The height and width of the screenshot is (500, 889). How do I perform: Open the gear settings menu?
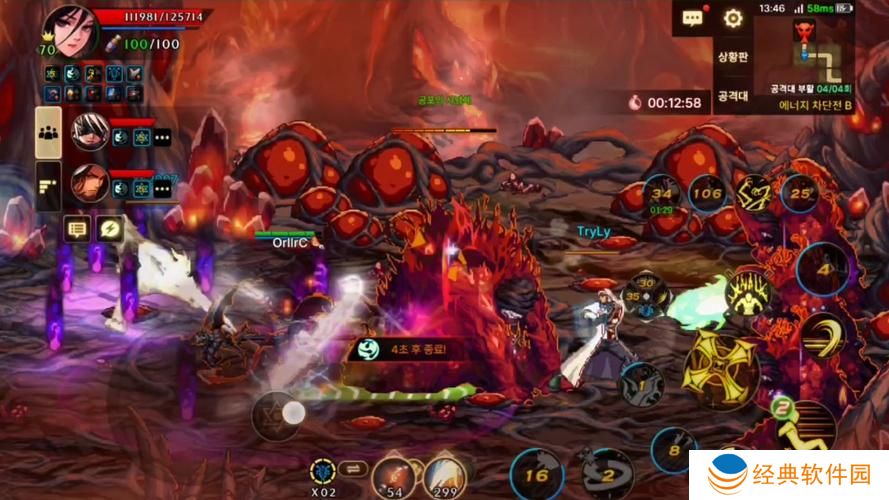click(733, 18)
